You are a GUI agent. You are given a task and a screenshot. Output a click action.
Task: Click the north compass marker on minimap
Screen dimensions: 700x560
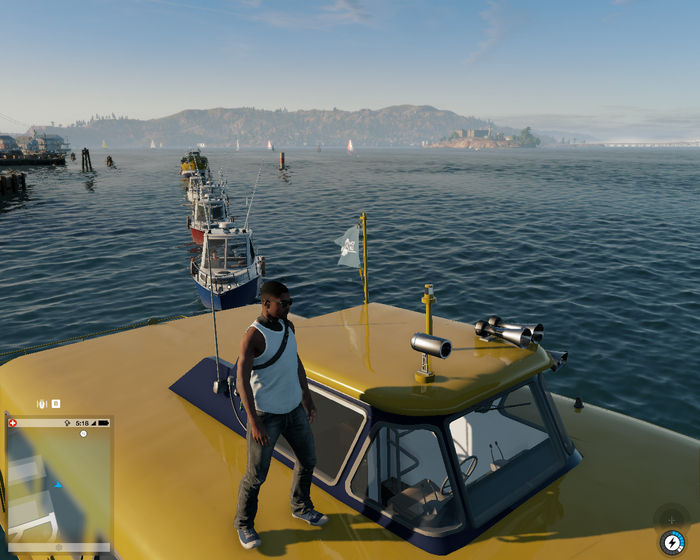coord(83,434)
